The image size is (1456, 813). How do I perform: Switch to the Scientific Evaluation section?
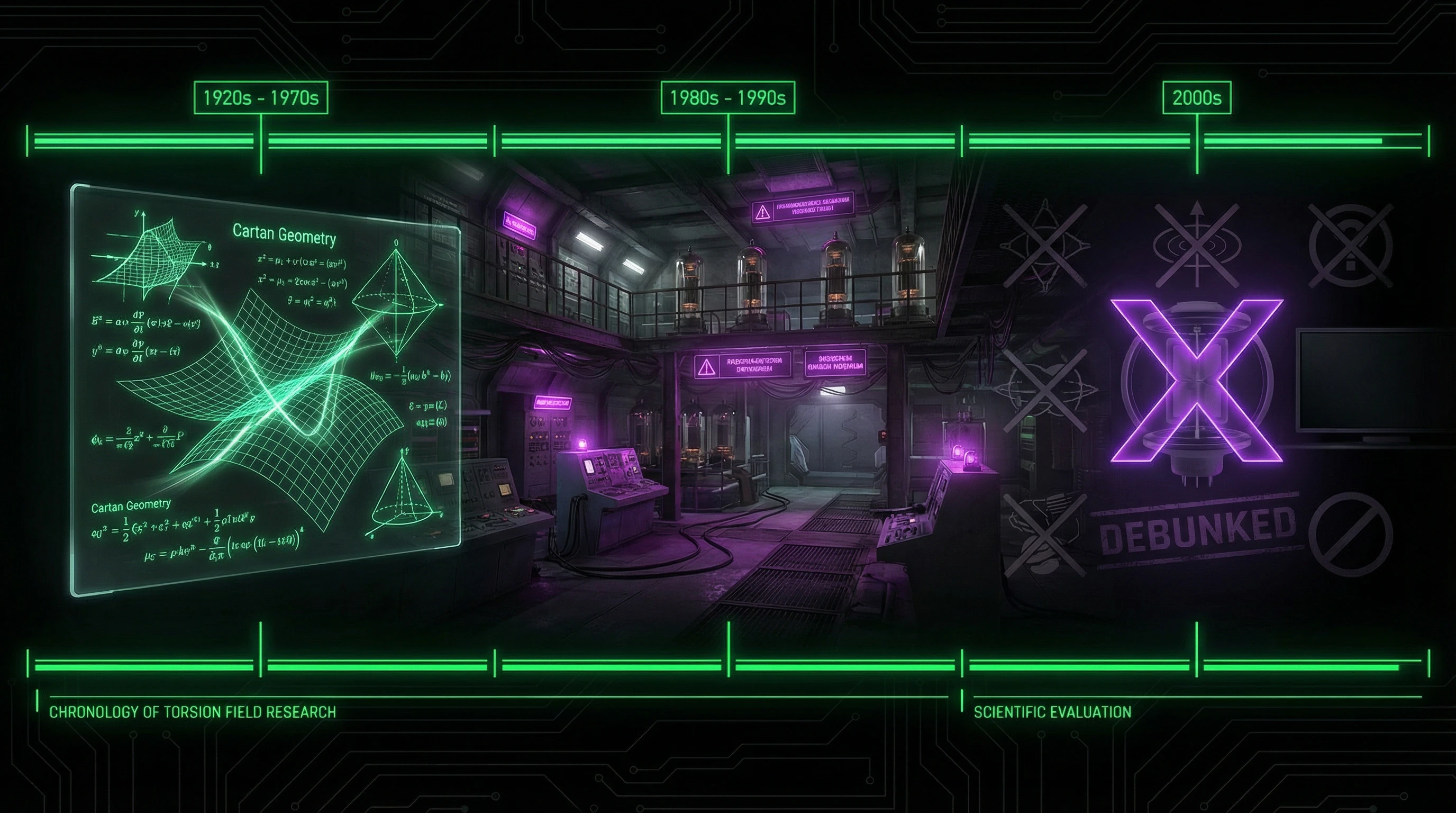[x=1052, y=712]
